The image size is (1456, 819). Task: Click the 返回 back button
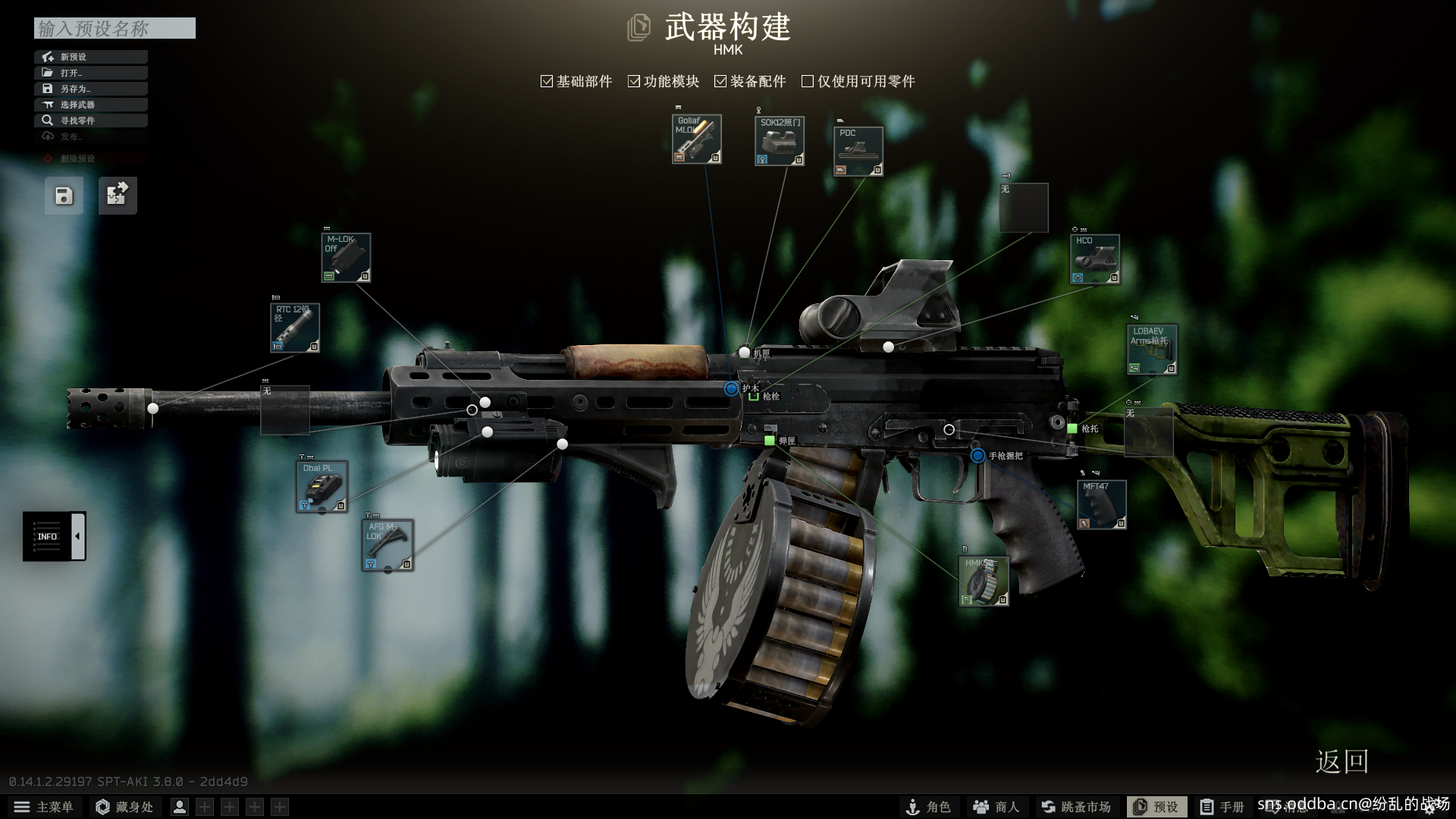point(1341,761)
